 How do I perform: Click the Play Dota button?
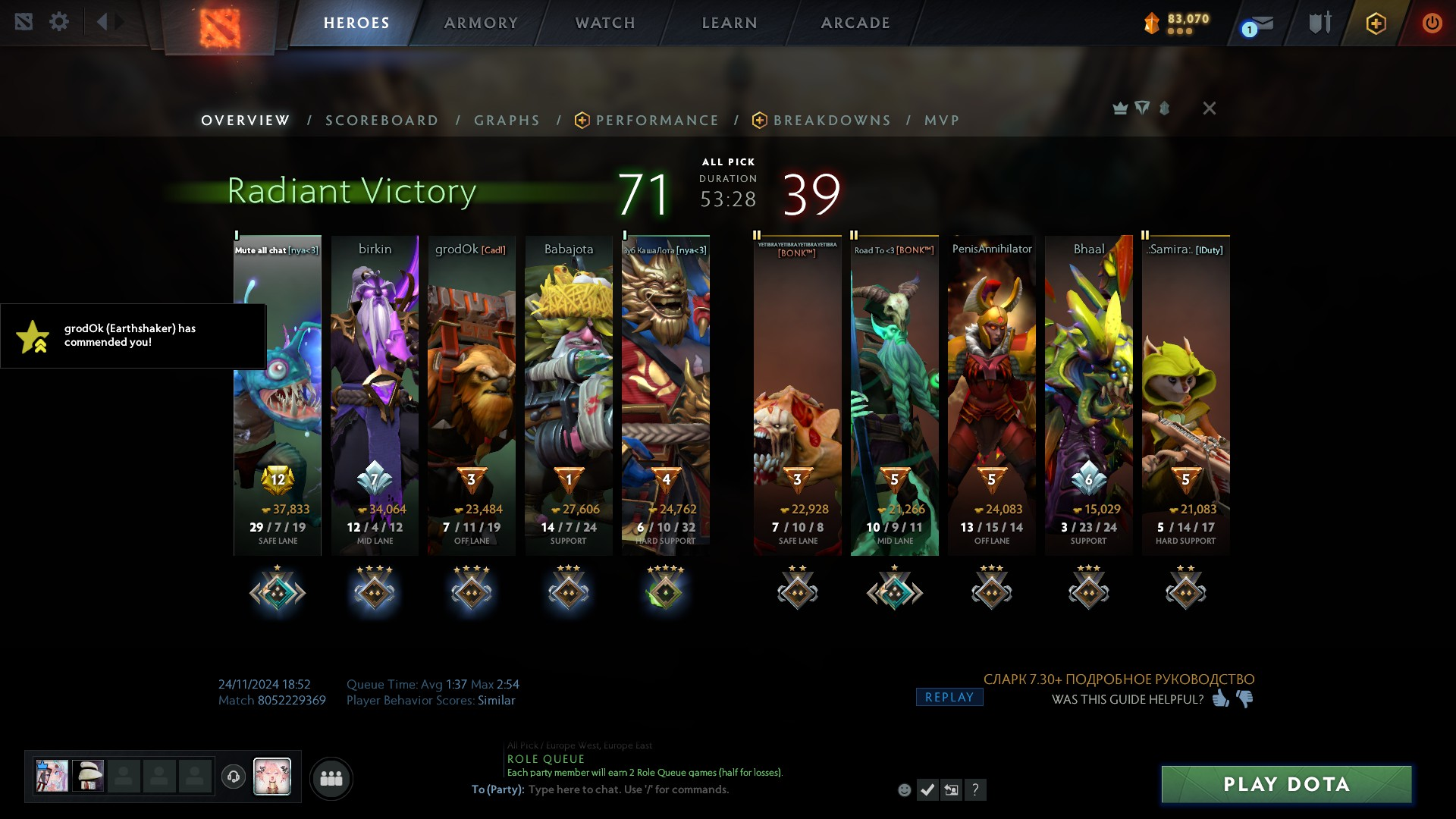click(x=1286, y=784)
